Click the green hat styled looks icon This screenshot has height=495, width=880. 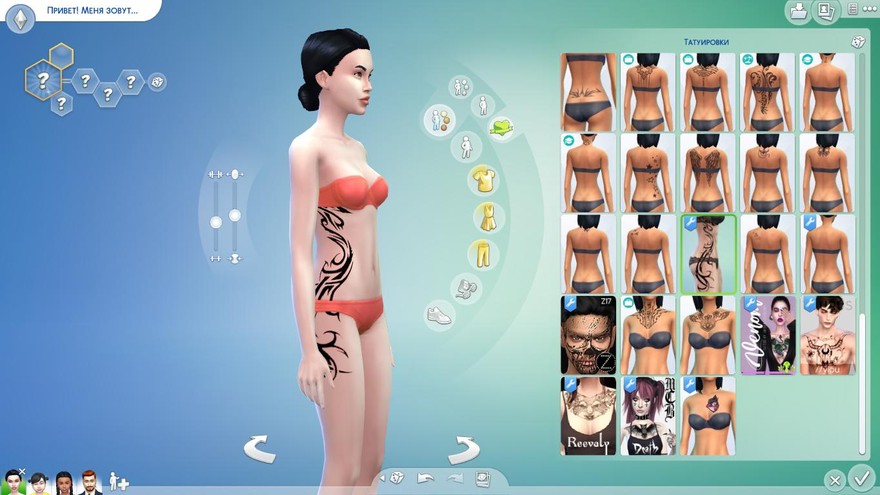(500, 127)
